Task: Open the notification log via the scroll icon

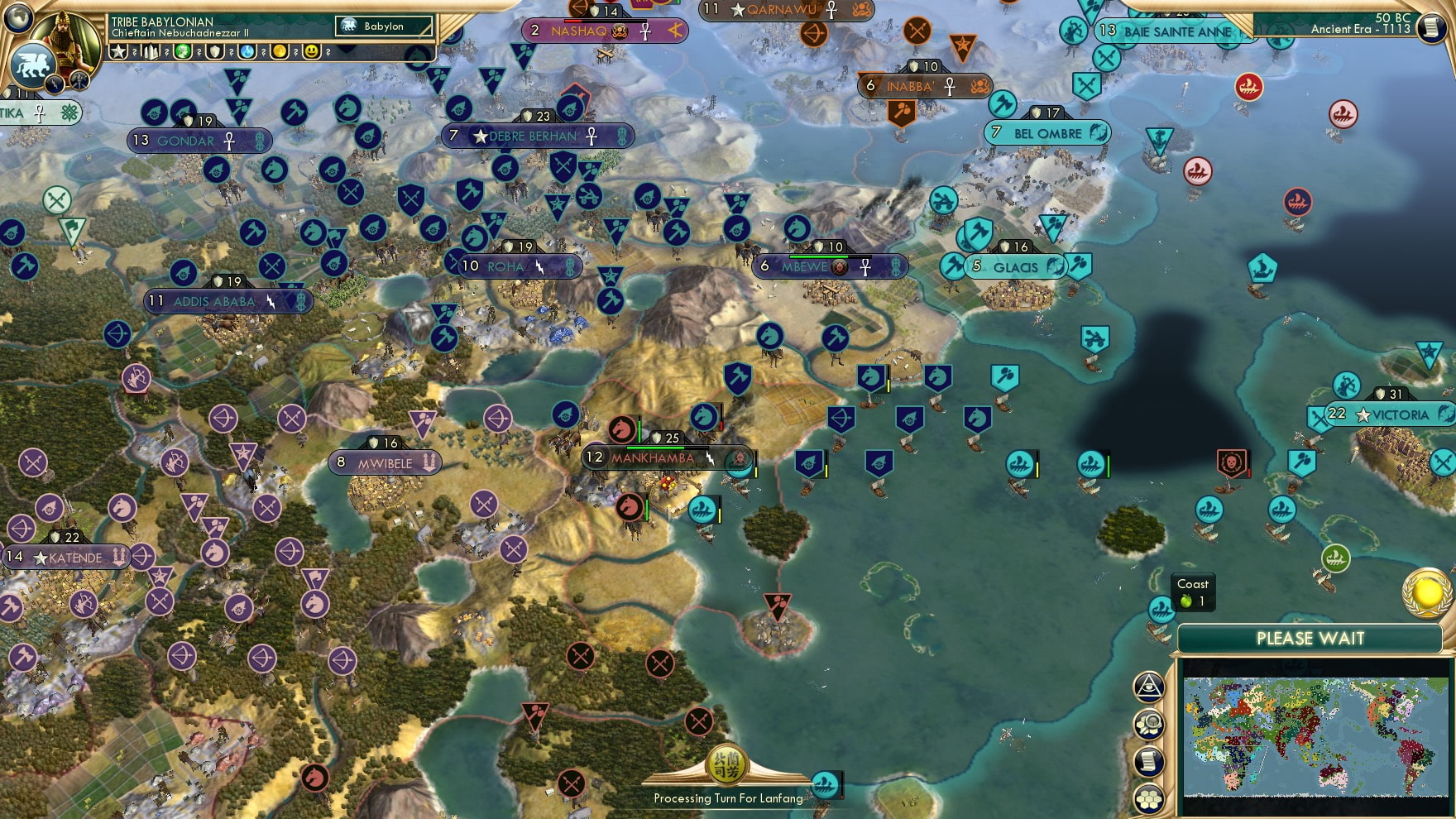Action: (x=1148, y=760)
